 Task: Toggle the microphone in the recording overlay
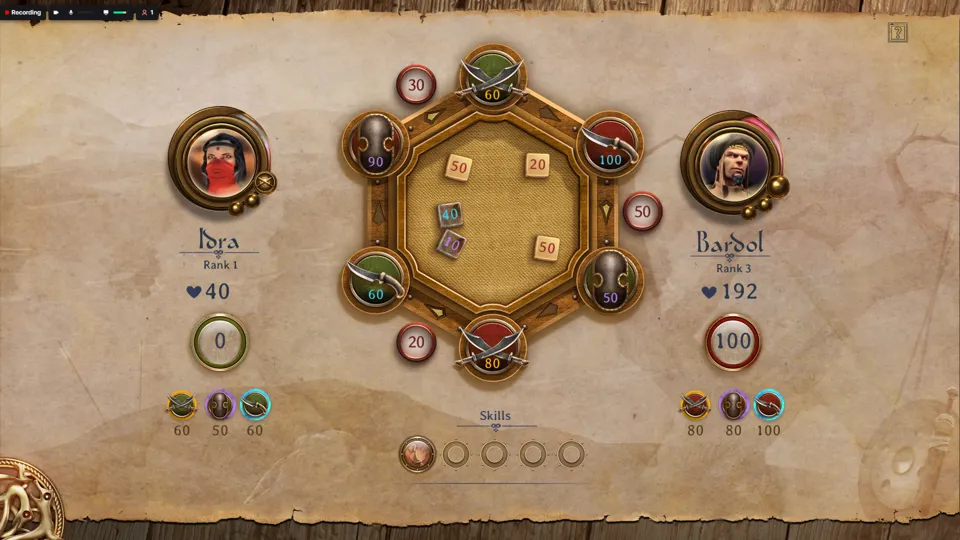point(71,12)
